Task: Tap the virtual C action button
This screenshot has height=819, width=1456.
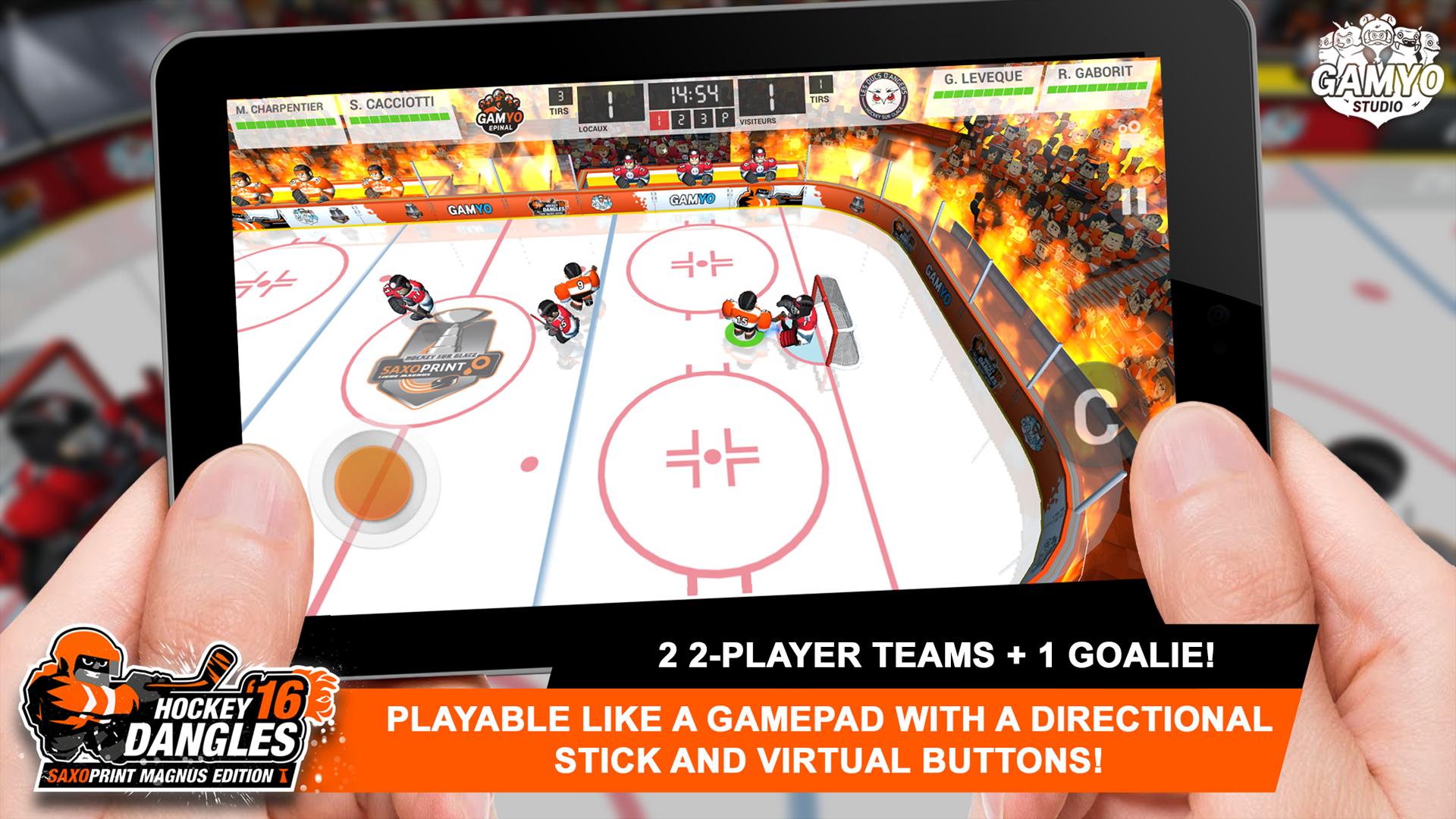Action: coord(1095,416)
